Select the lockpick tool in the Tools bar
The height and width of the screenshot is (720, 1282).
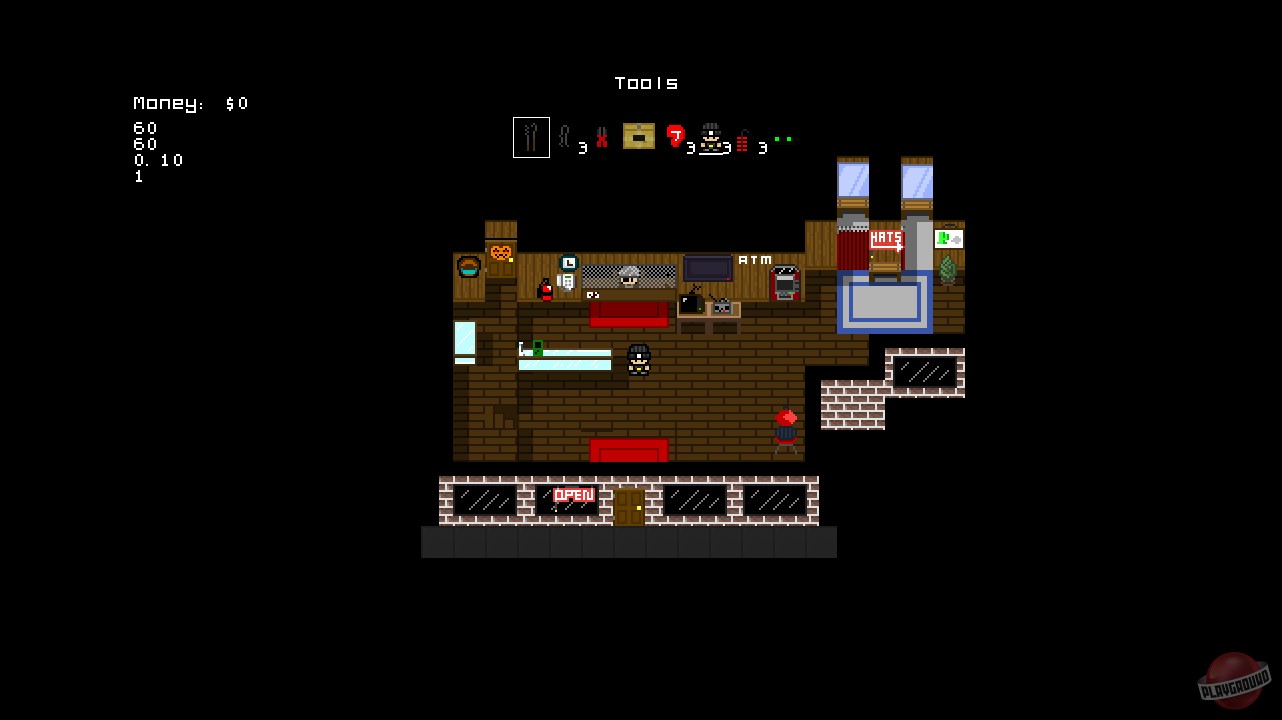tap(531, 137)
